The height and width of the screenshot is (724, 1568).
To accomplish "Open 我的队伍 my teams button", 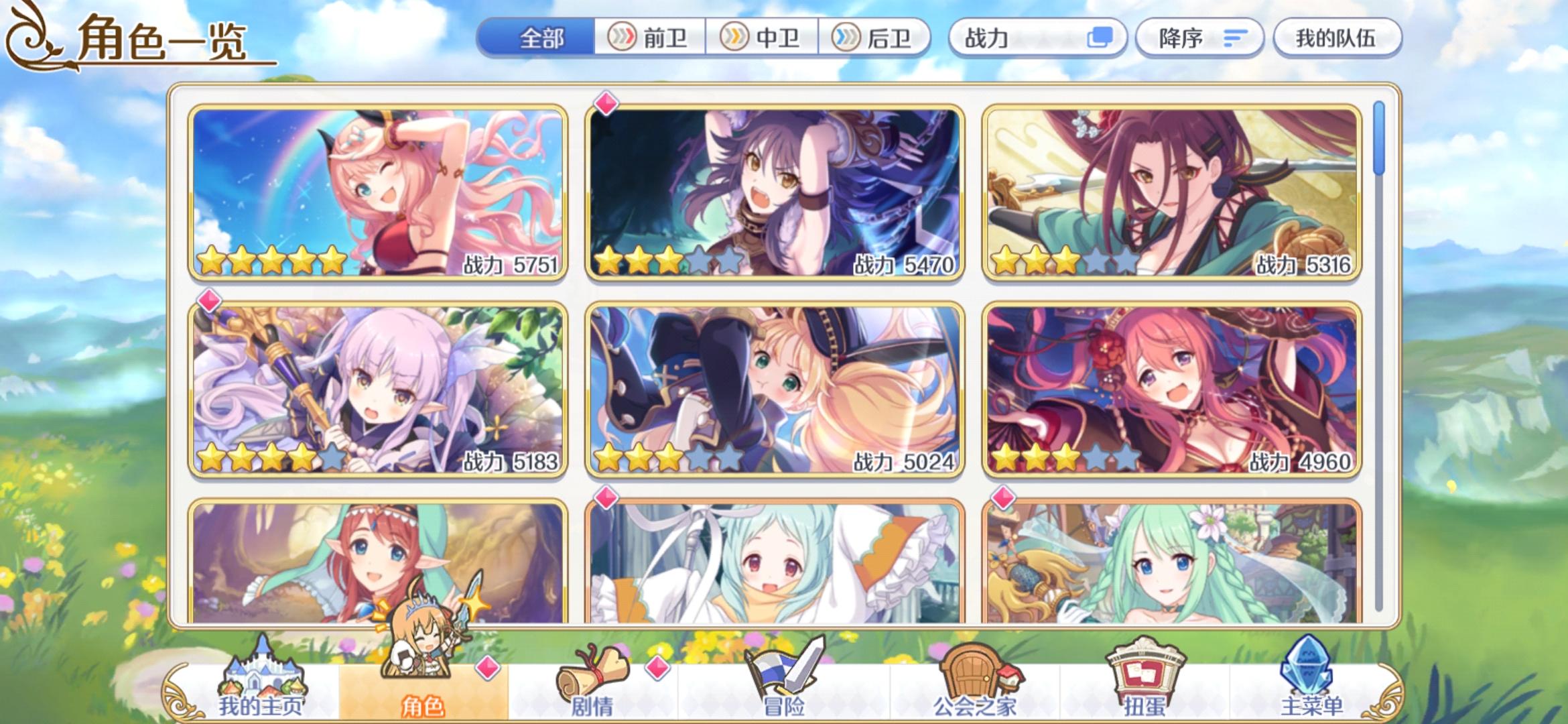I will 1337,38.
